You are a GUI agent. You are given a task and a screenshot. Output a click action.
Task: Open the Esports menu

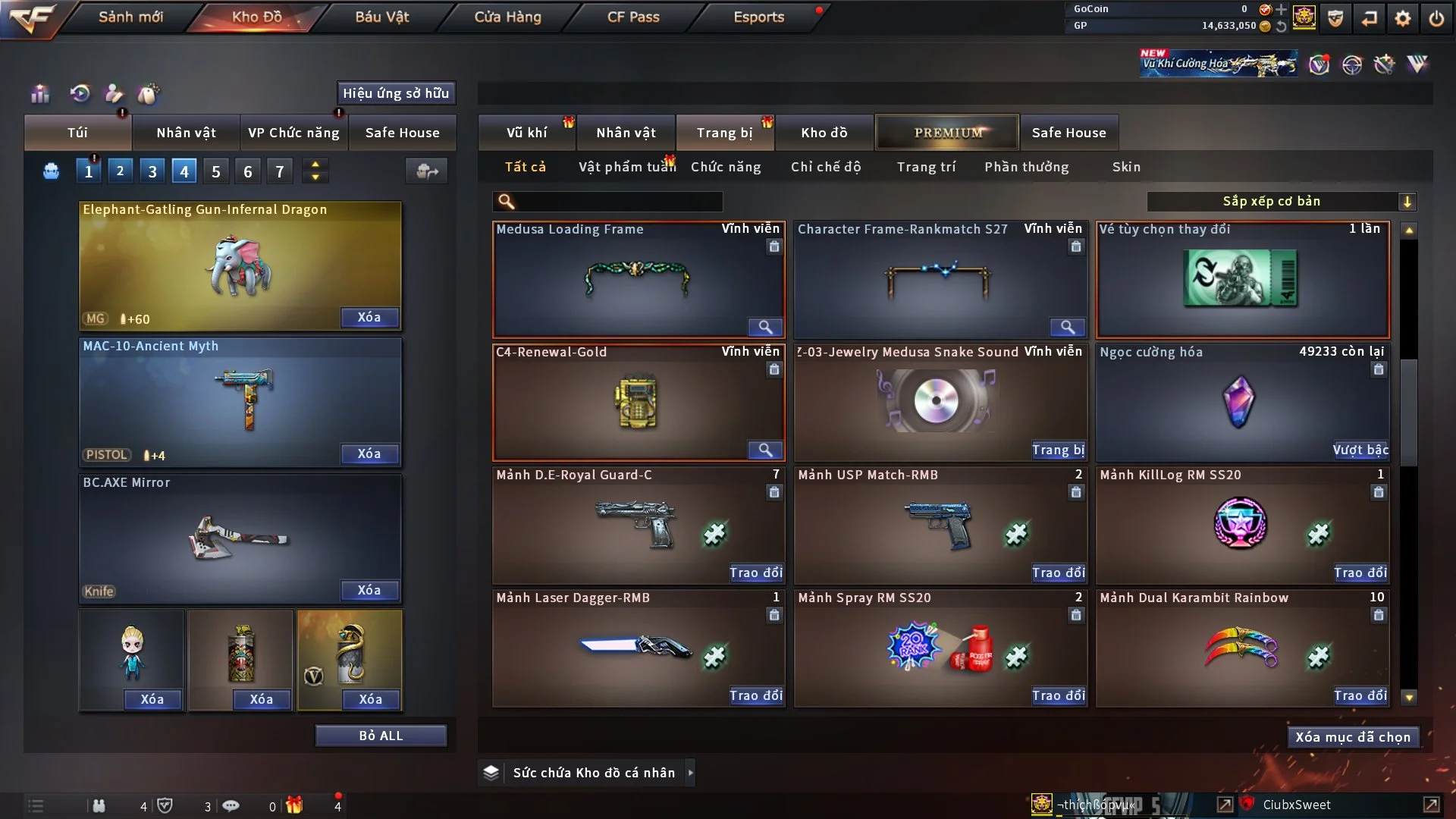758,17
